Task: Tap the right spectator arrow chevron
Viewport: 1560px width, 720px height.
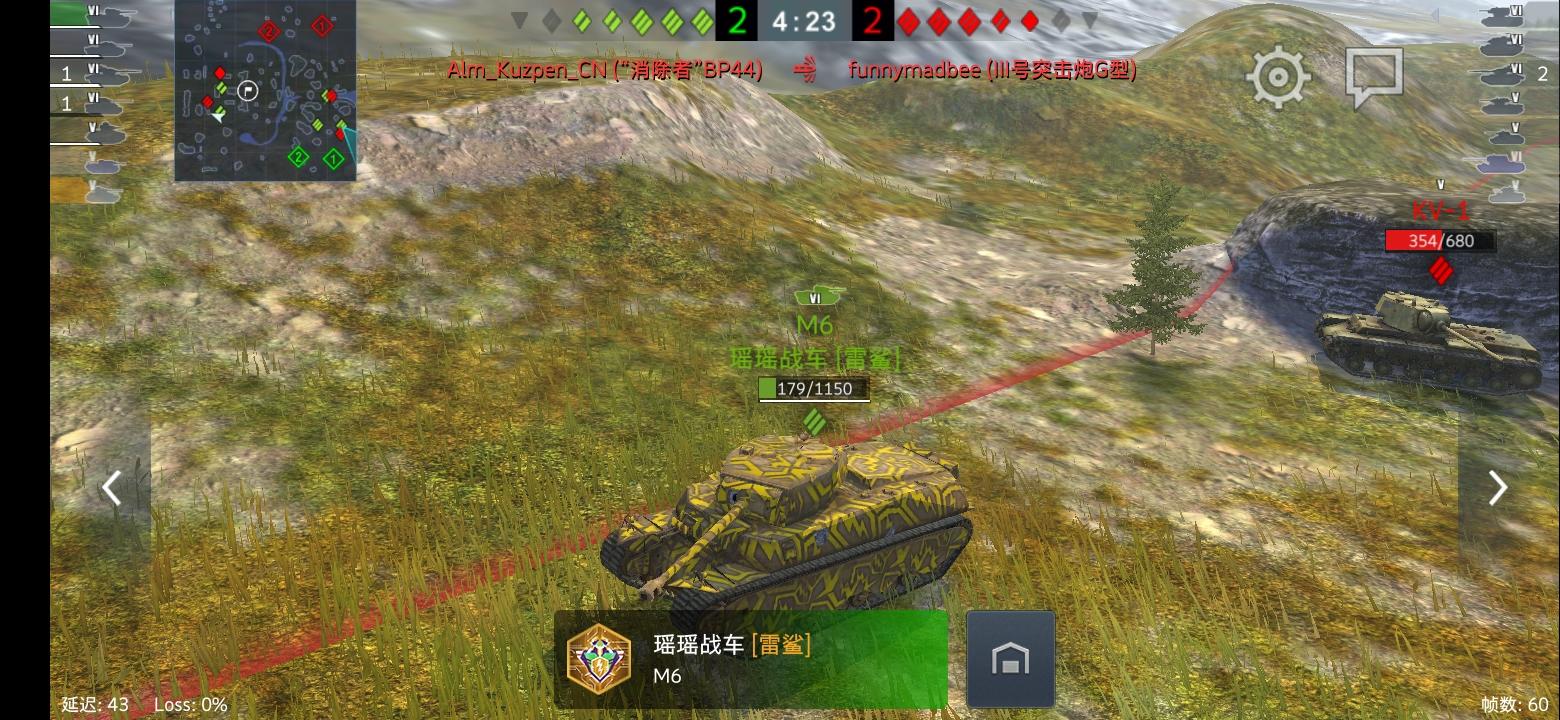Action: point(1497,487)
